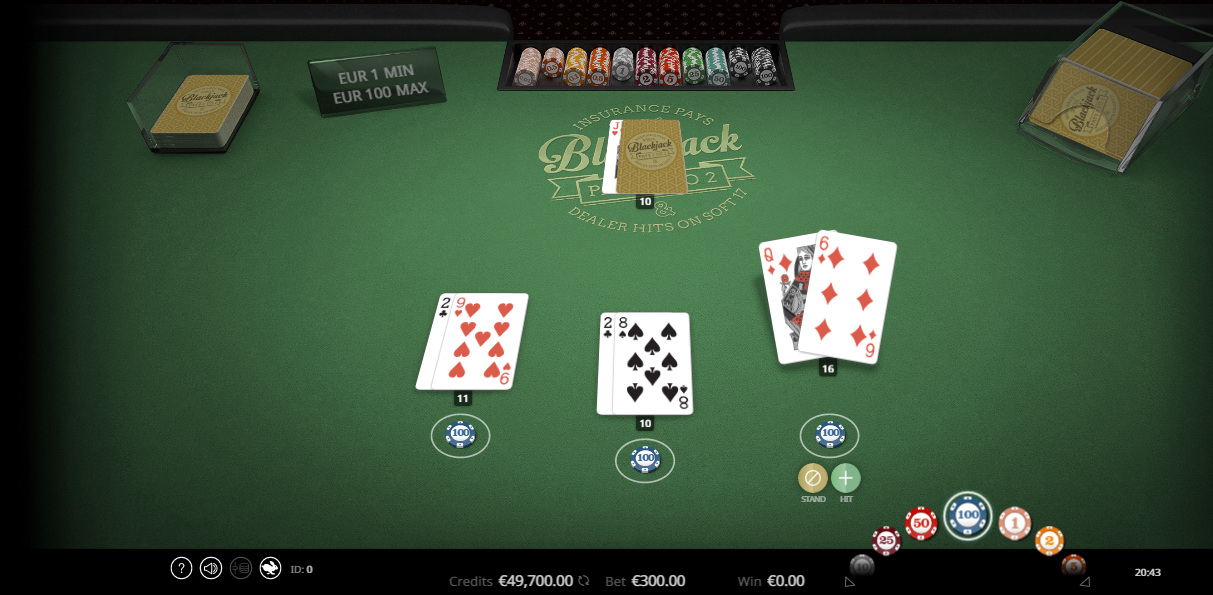This screenshot has height=595, width=1213.
Task: Pick the 1 value betting chip
Action: tap(1014, 522)
